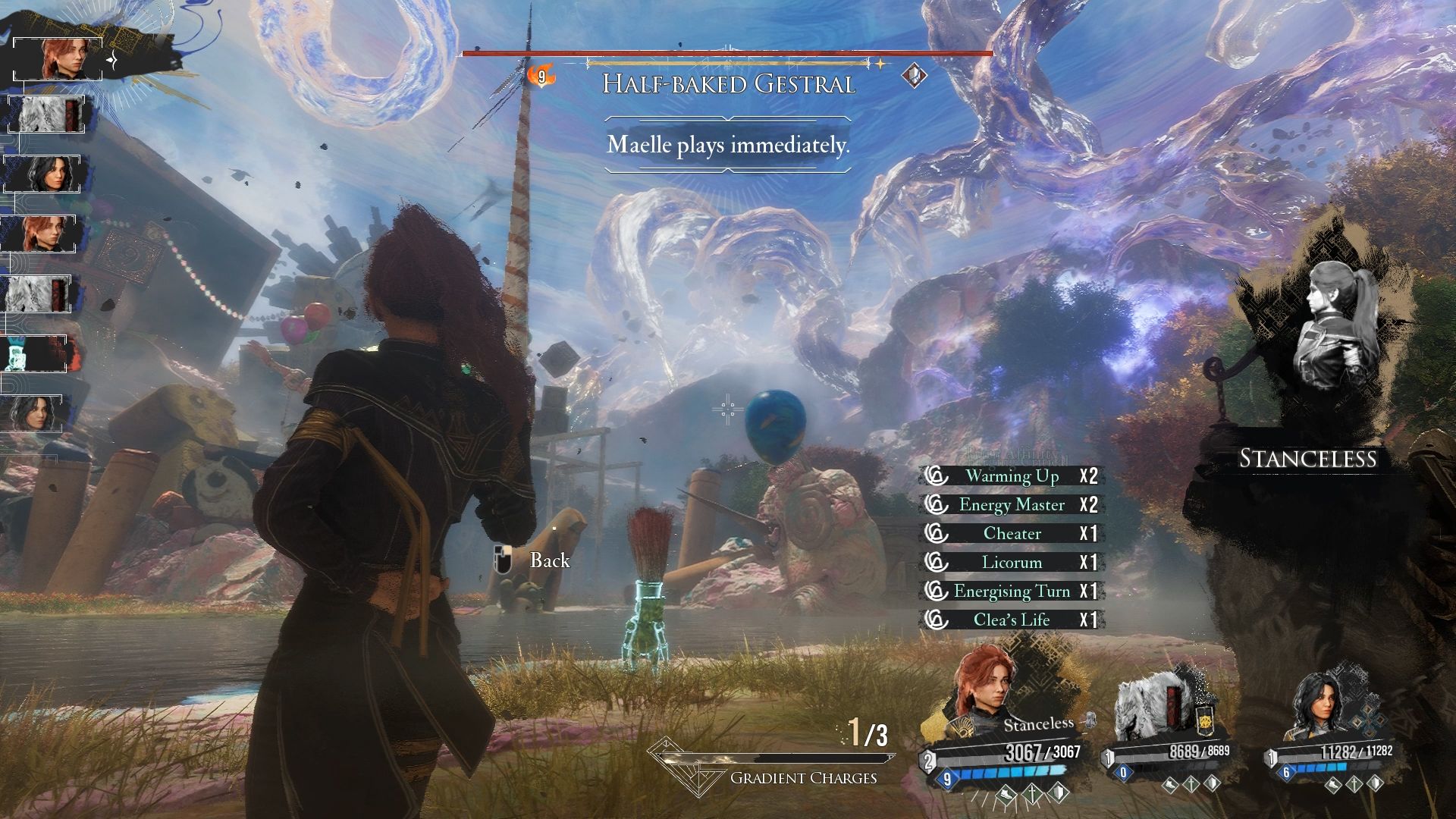The height and width of the screenshot is (819, 1456).
Task: Click the Clea's Life status entry
Action: coord(1012,620)
